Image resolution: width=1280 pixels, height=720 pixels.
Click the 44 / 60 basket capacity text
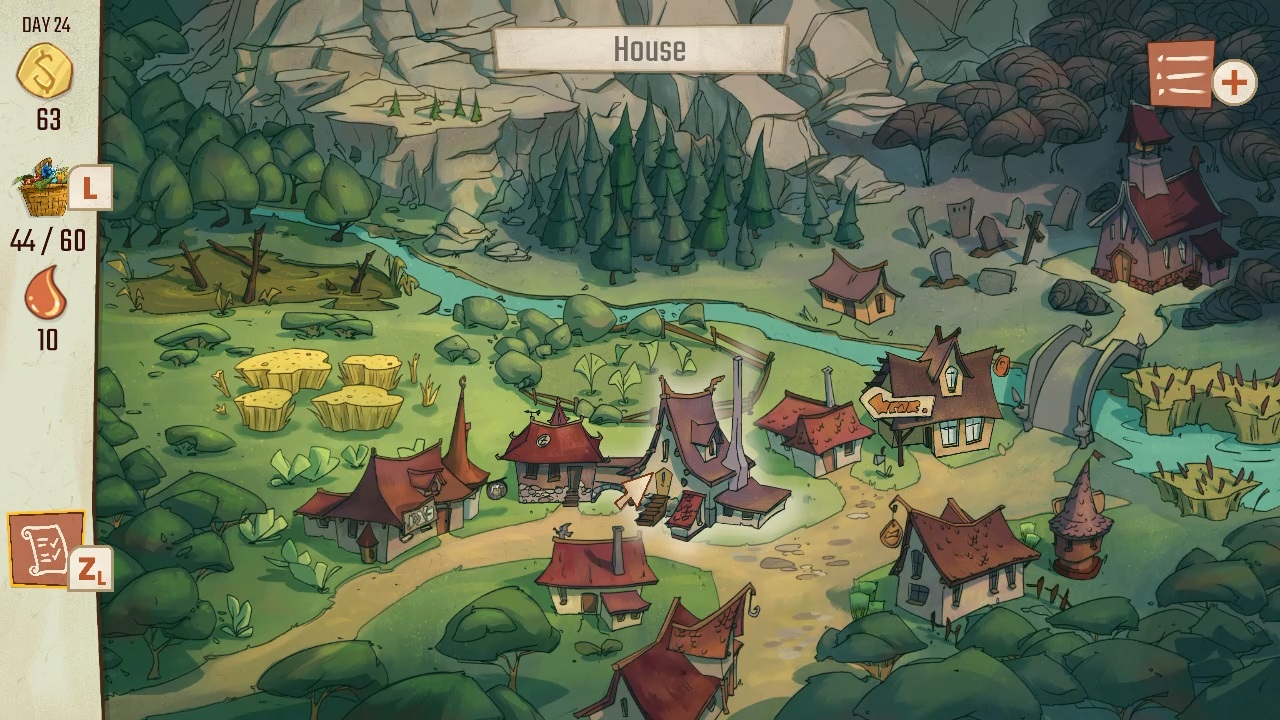click(46, 240)
